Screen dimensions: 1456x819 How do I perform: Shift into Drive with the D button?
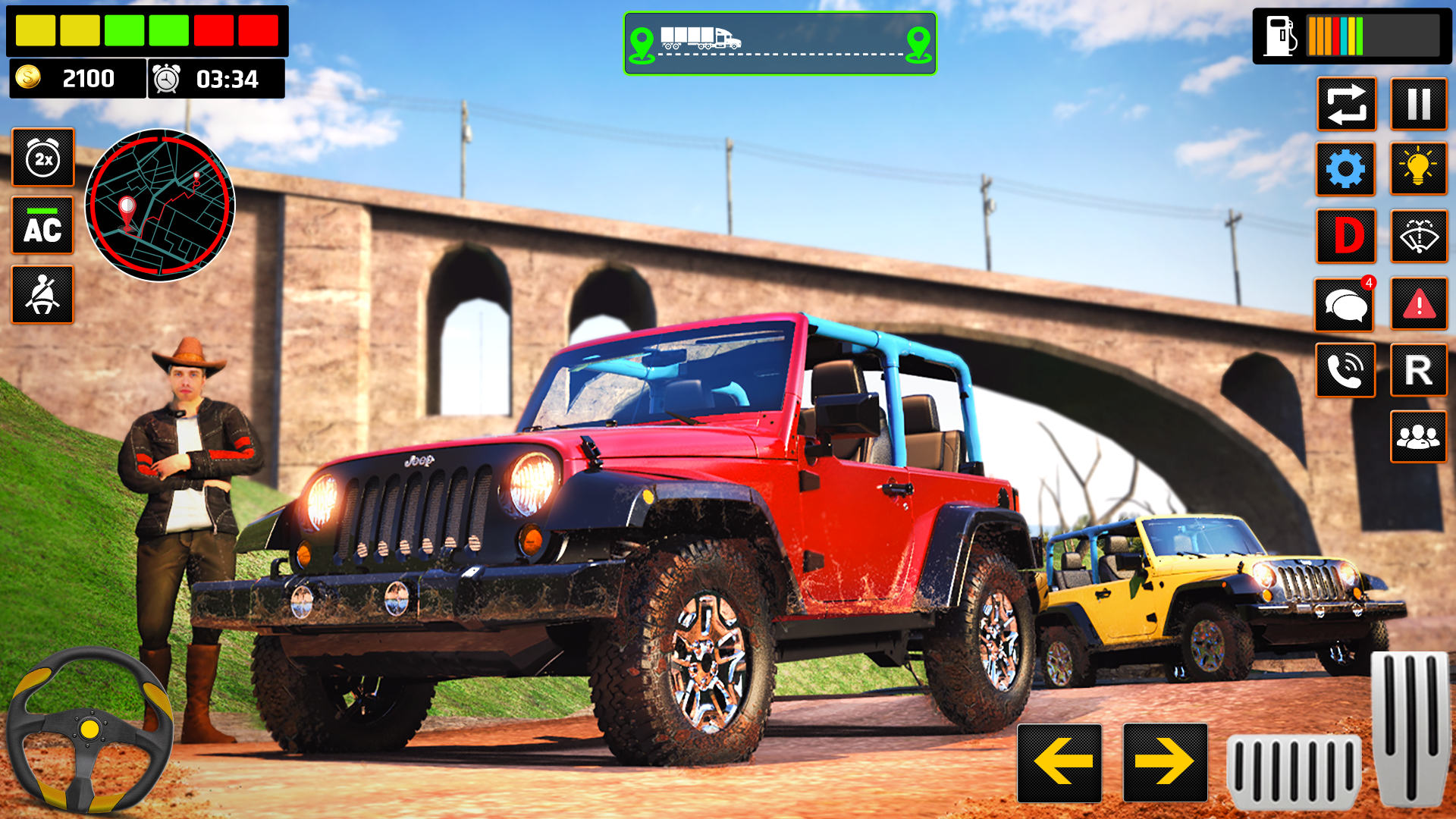[x=1345, y=237]
